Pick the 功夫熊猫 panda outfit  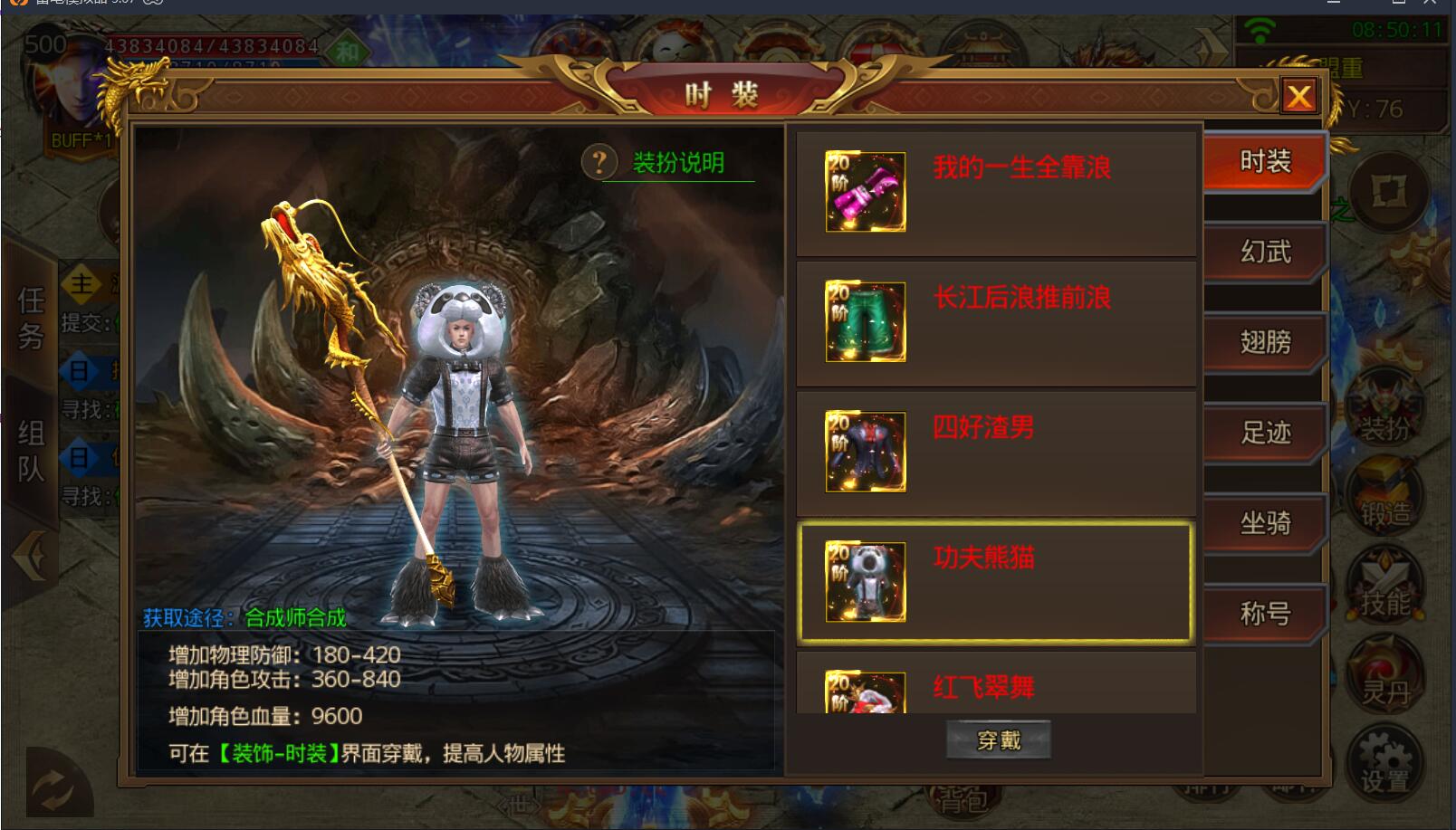click(x=996, y=583)
